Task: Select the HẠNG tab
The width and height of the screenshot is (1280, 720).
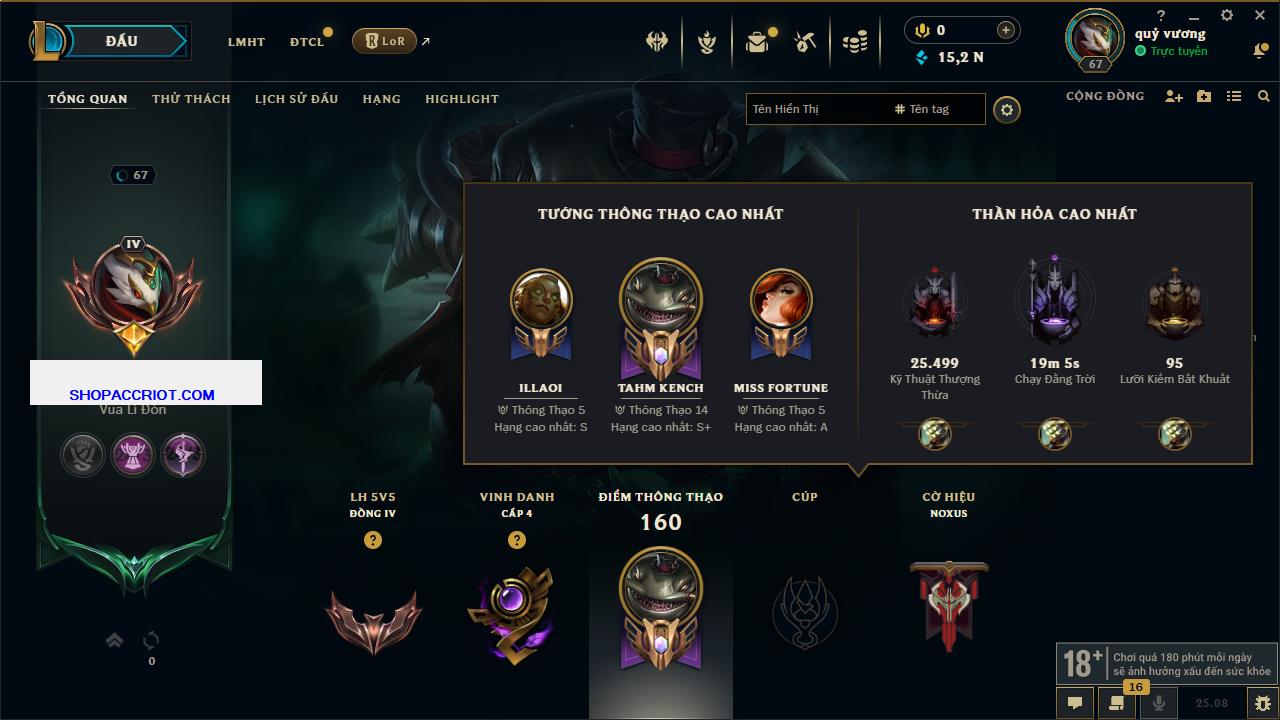Action: [x=381, y=99]
